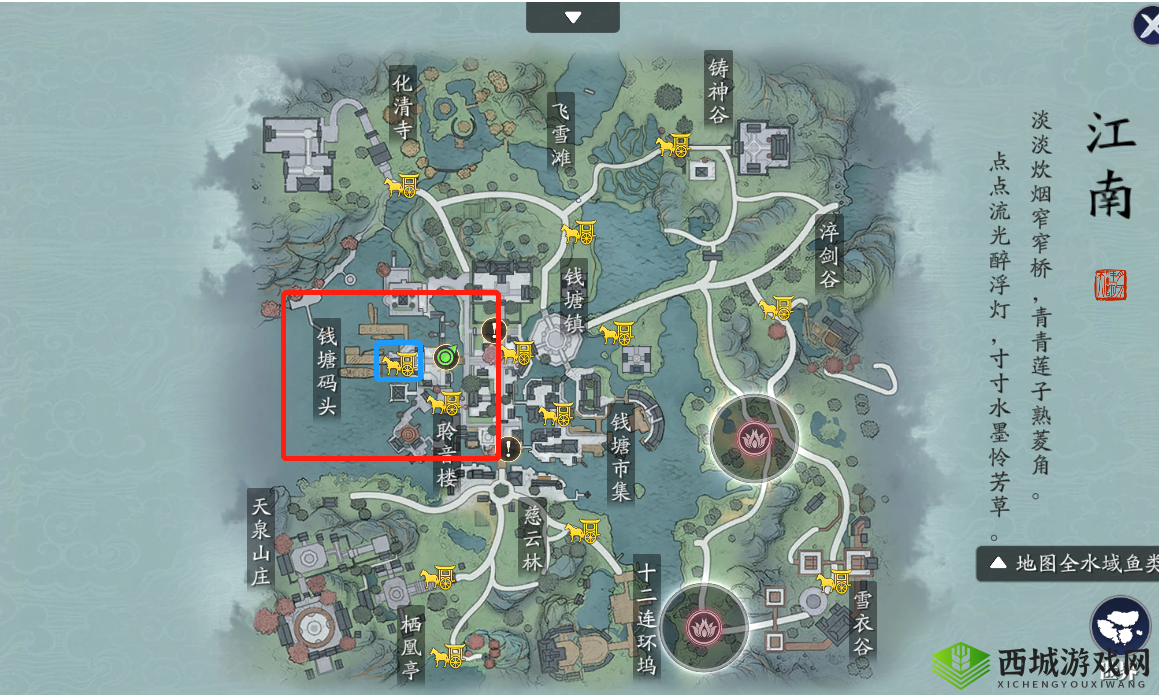Expand the top-center dropdown arrow tab
The width and height of the screenshot is (1159, 695).
click(573, 17)
